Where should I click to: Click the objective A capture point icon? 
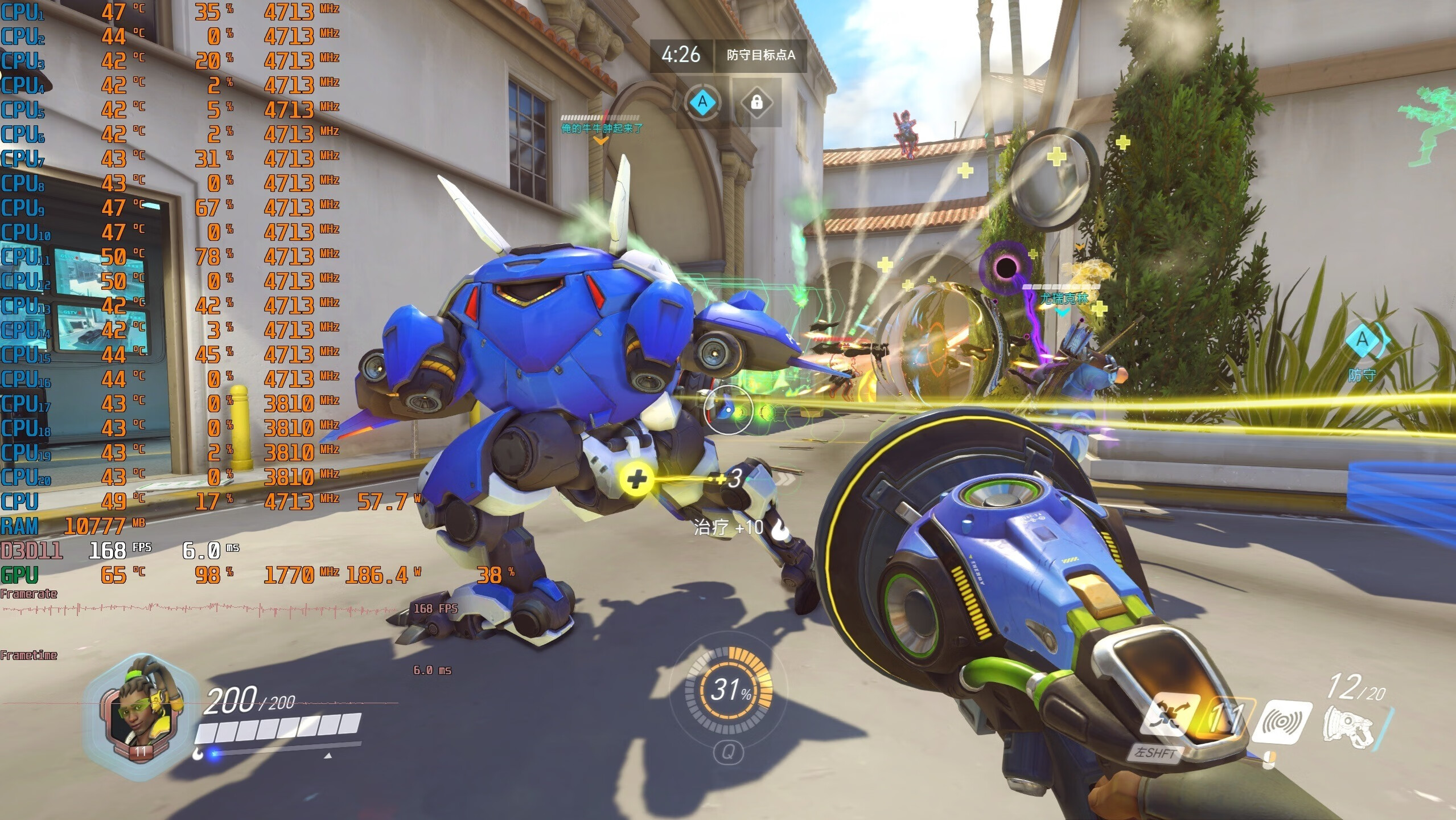pos(703,102)
